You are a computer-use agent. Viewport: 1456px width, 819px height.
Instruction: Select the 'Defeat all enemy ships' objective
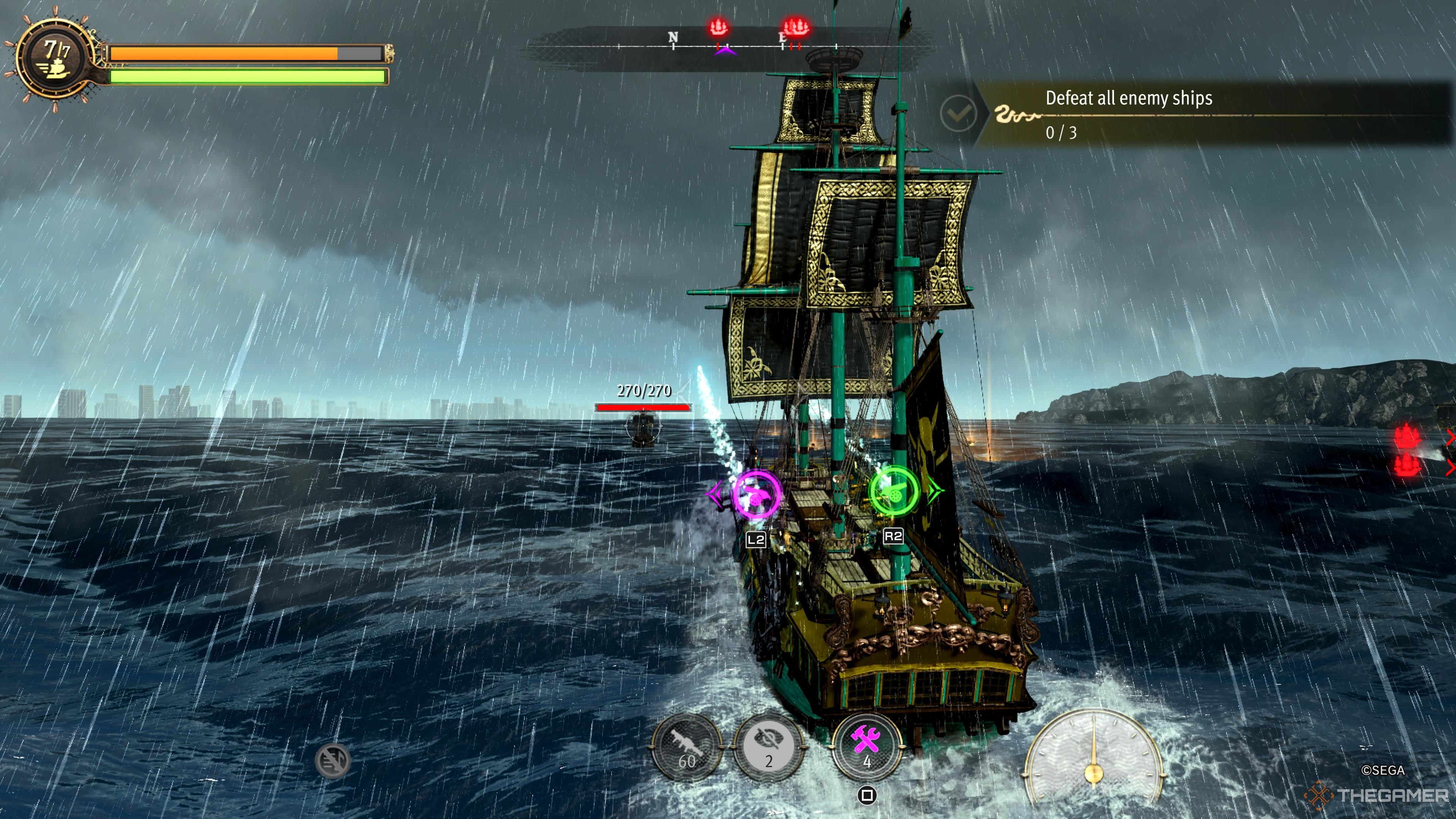click(x=1129, y=98)
